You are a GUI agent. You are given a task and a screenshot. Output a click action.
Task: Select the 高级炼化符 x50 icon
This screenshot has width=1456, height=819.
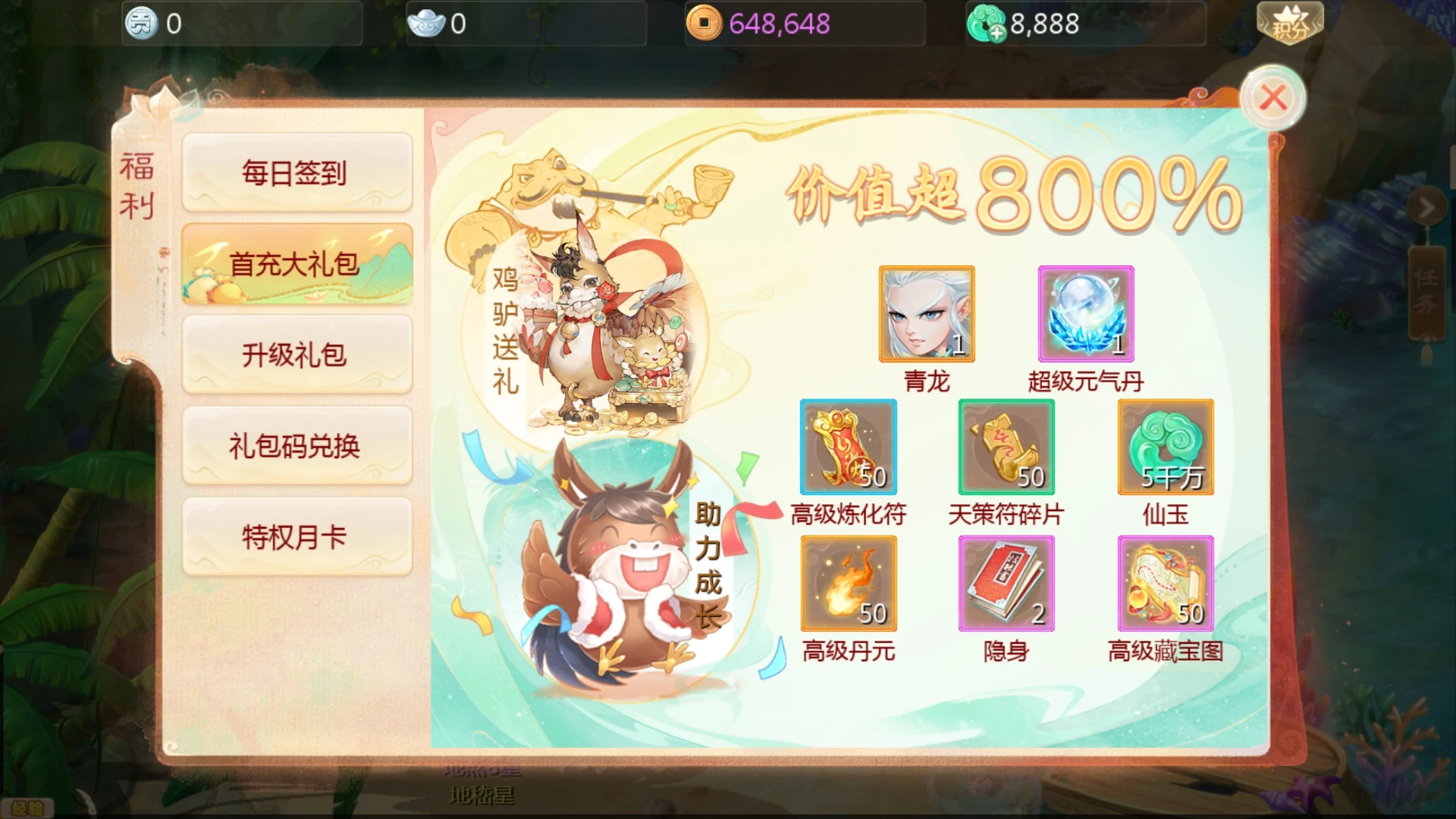tap(848, 447)
